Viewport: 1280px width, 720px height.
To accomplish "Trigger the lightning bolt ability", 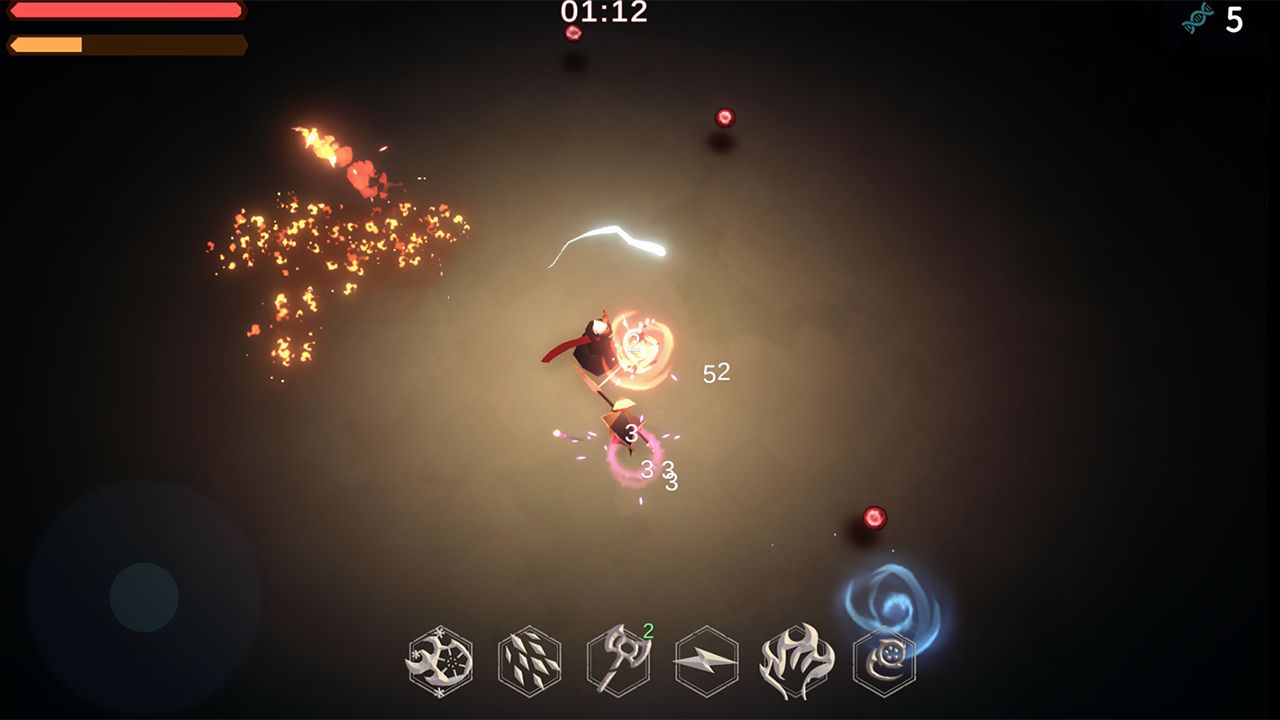I will point(707,661).
